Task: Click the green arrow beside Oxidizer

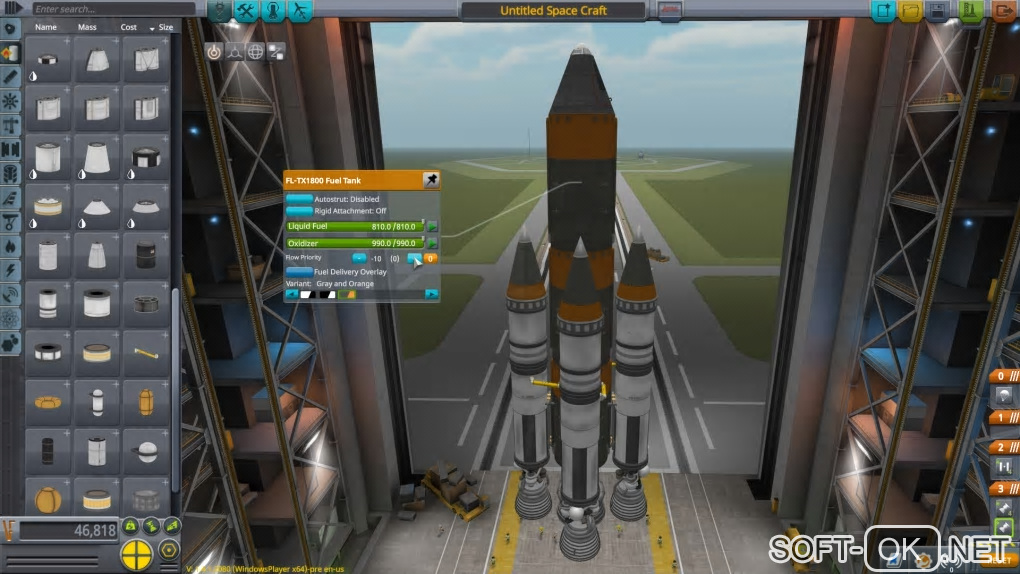Action: click(x=433, y=243)
